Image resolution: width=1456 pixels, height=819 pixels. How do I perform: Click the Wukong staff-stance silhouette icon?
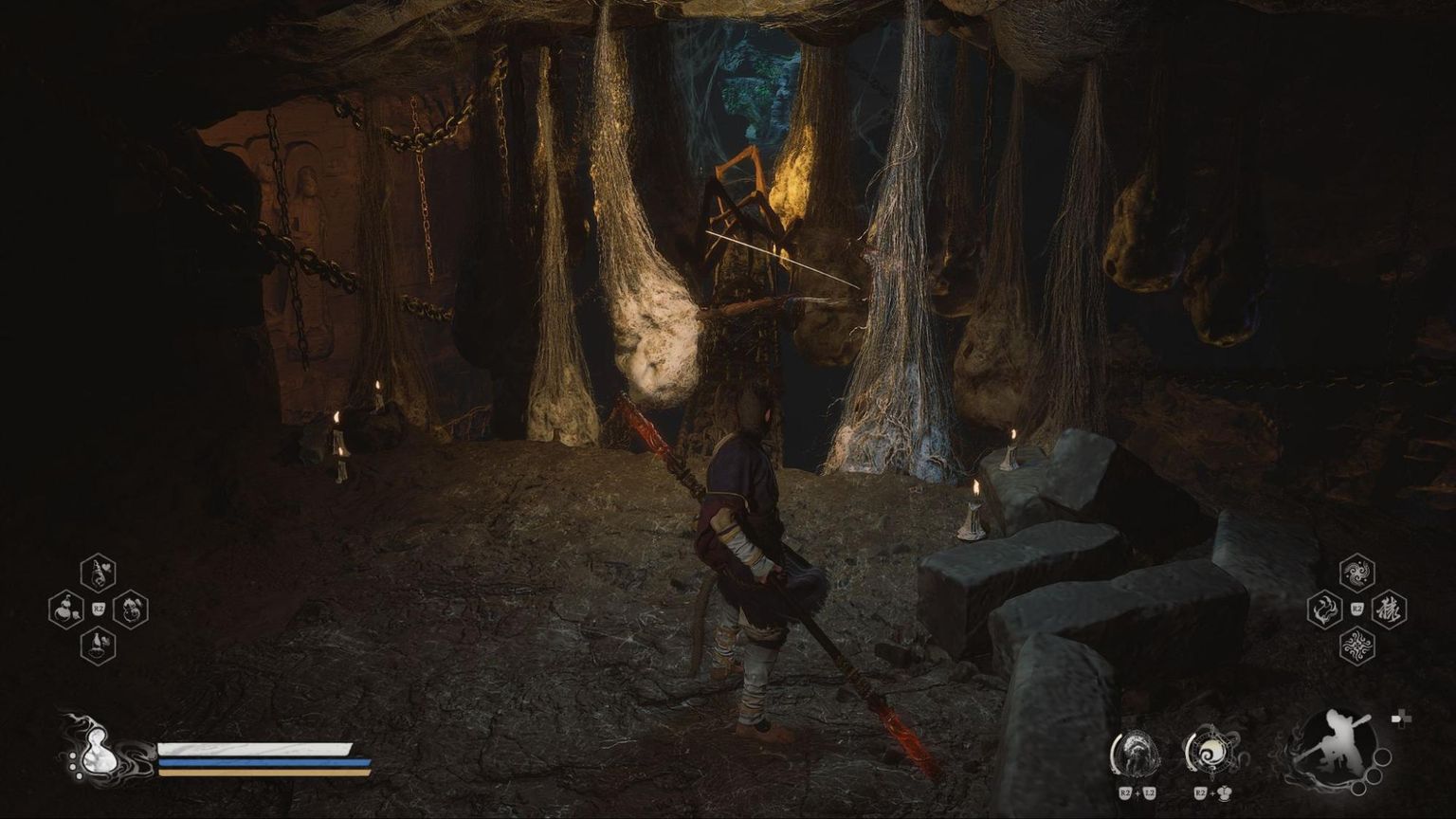pyautogui.click(x=1339, y=747)
